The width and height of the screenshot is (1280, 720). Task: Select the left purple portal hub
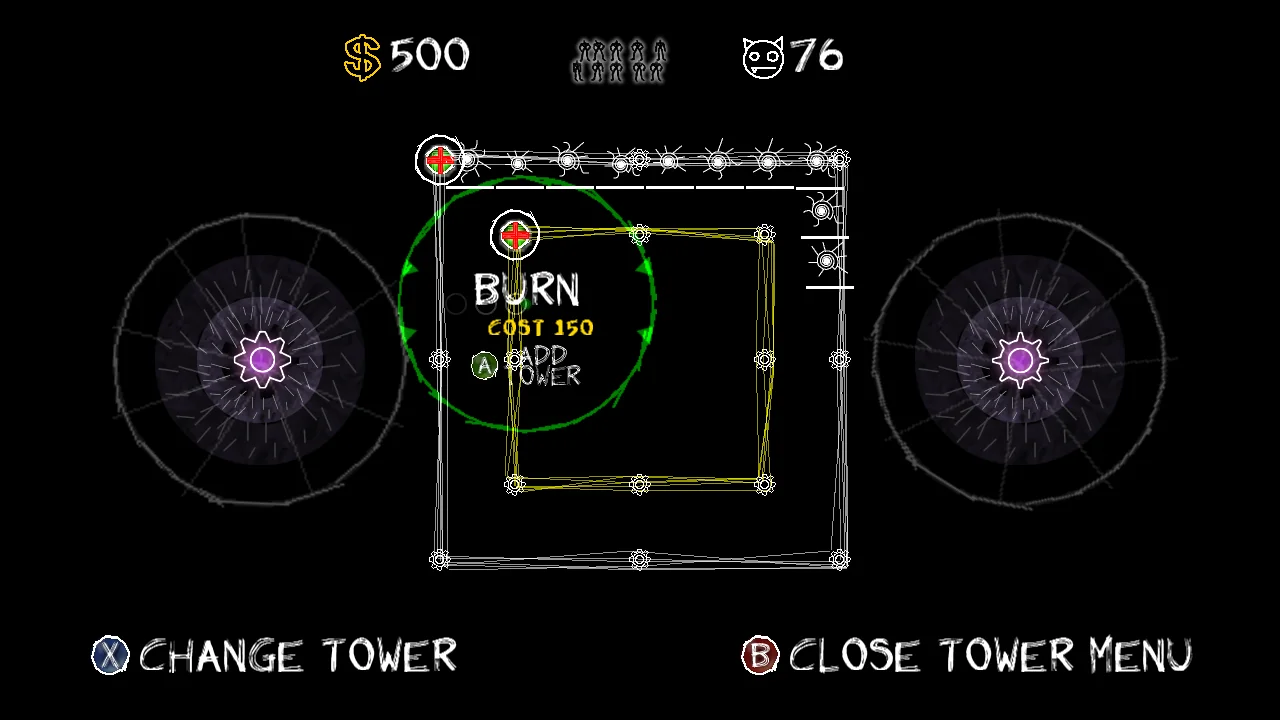(262, 359)
